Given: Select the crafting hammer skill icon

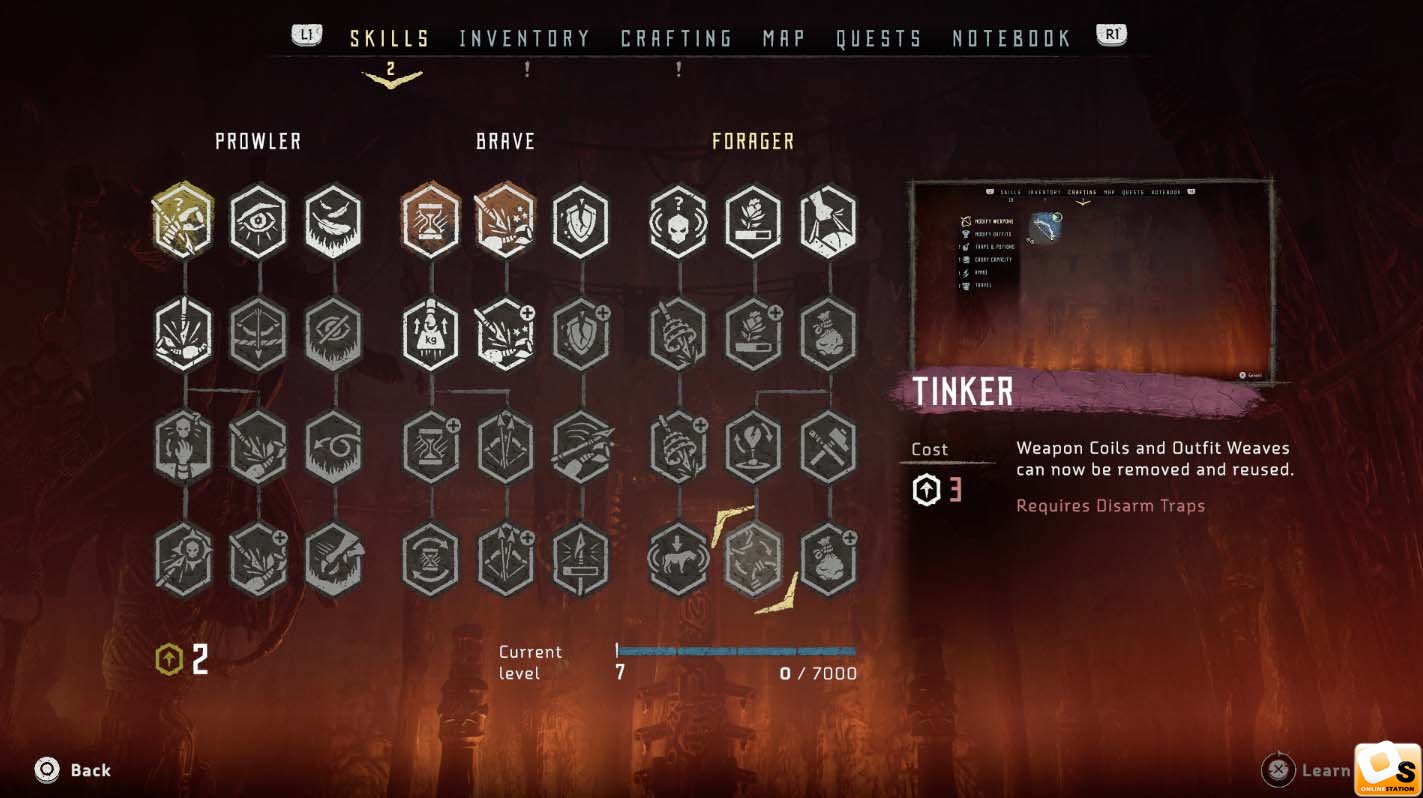Looking at the screenshot, I should (x=828, y=446).
